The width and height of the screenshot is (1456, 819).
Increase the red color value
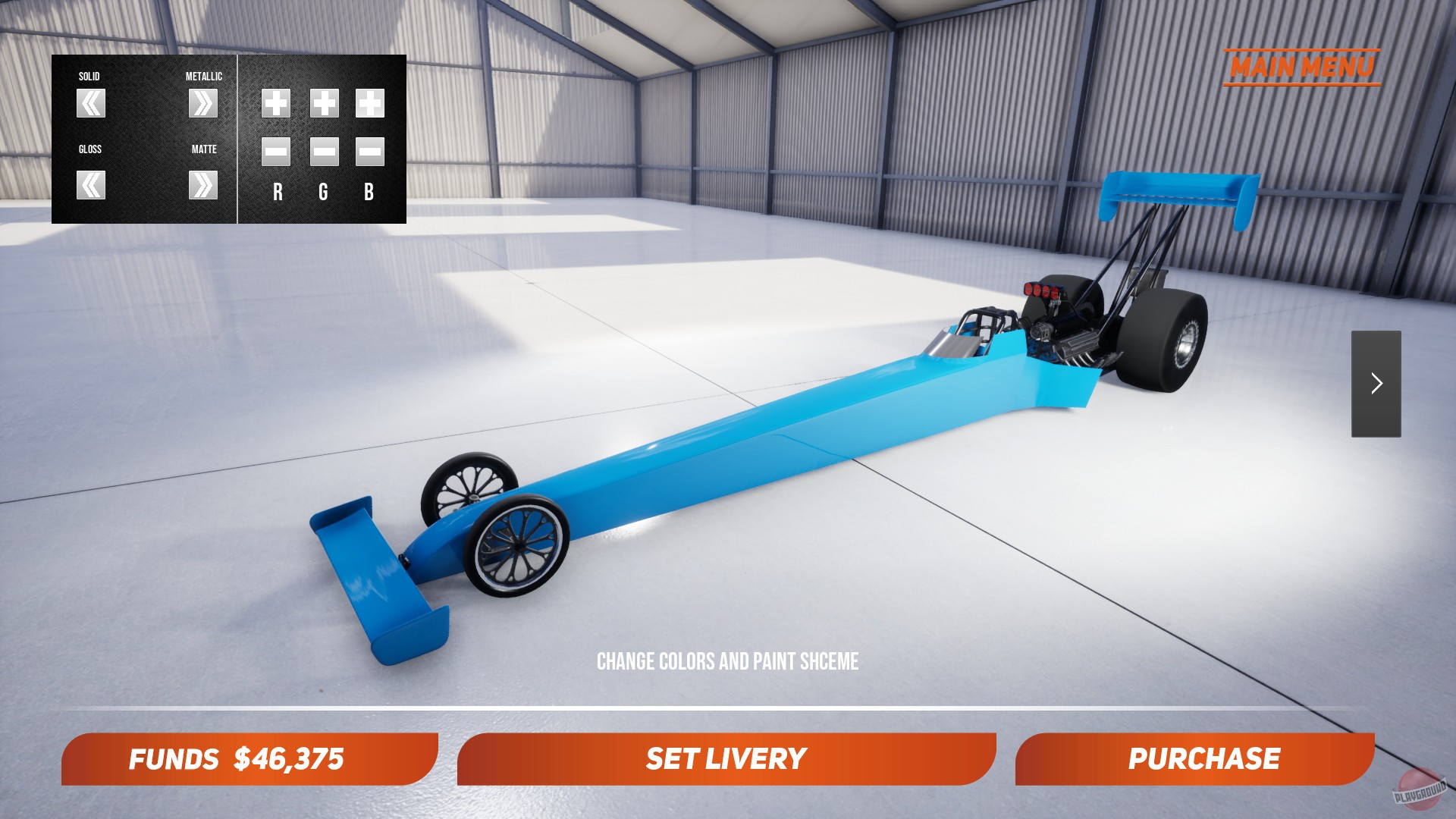(275, 105)
